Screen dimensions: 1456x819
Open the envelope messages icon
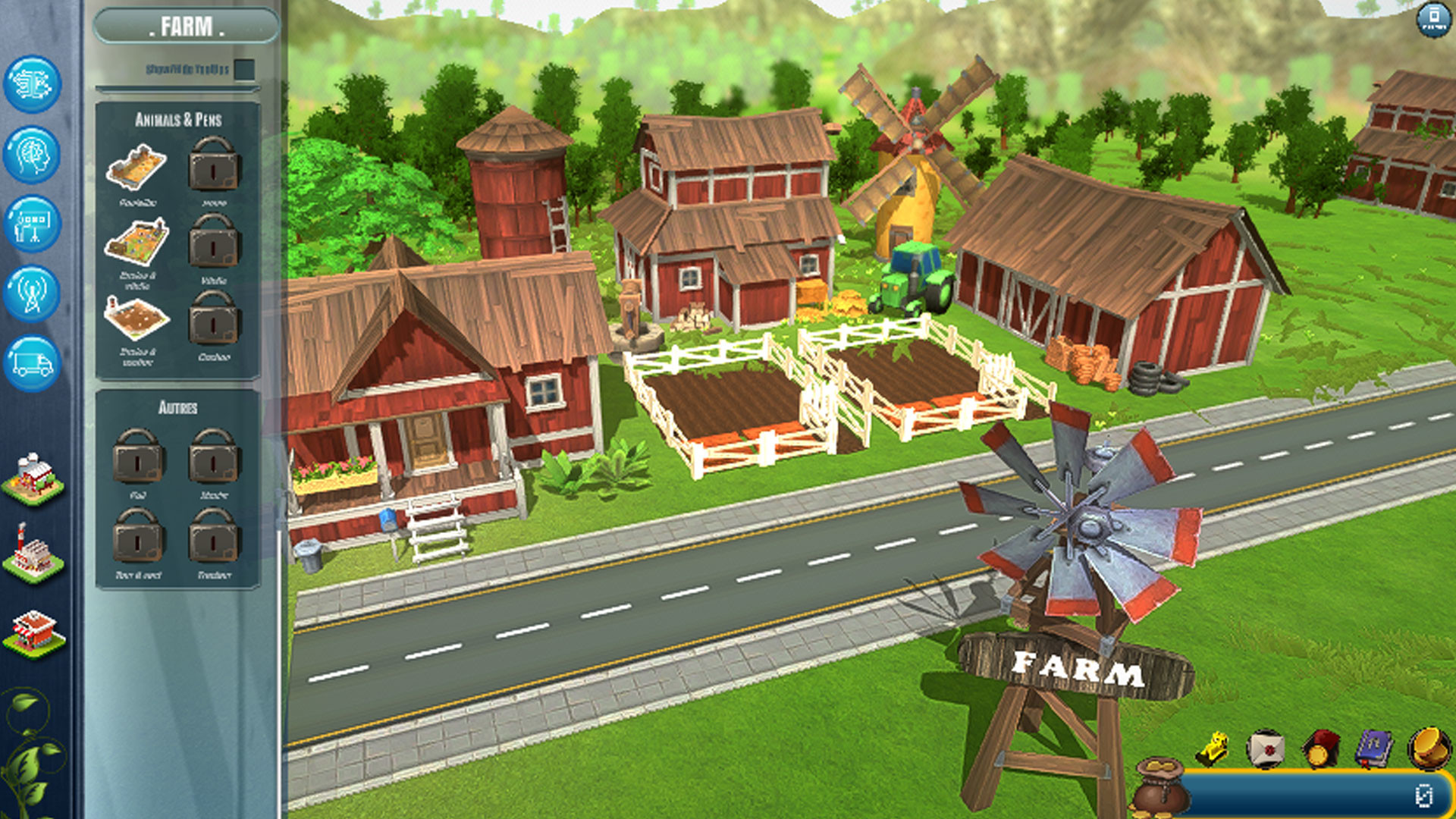(x=1266, y=748)
